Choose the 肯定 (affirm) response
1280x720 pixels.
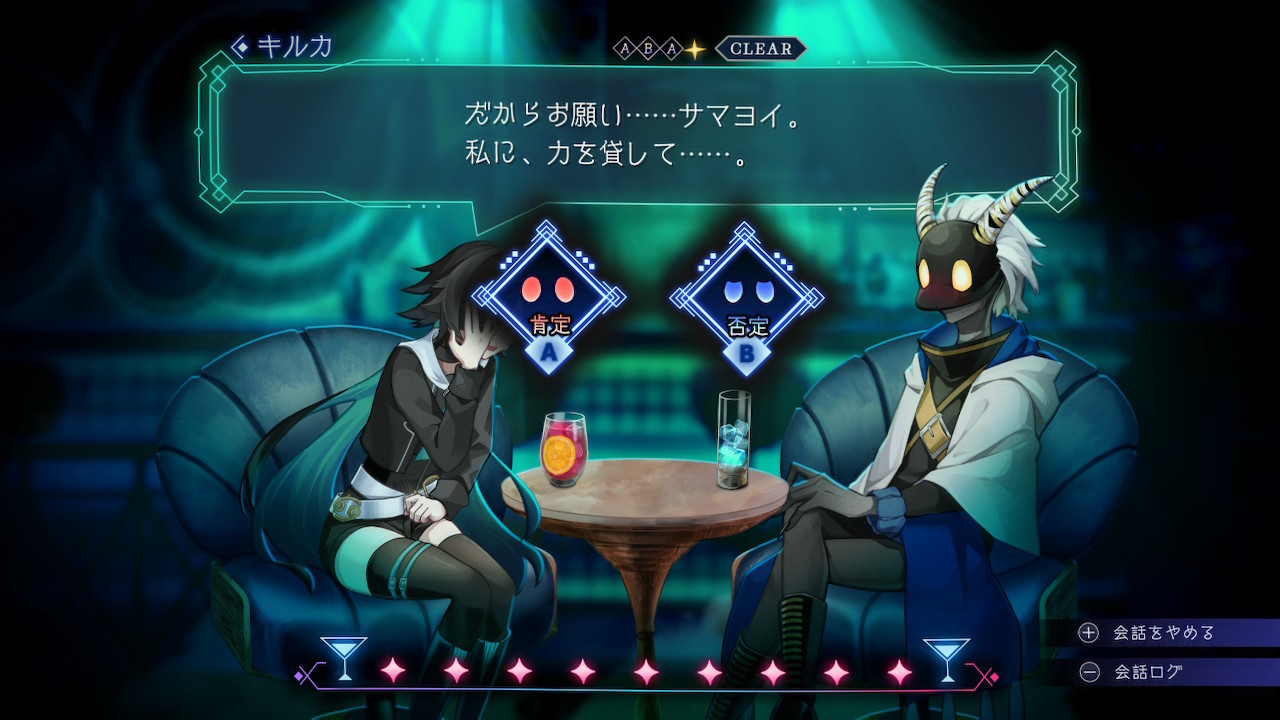[548, 300]
